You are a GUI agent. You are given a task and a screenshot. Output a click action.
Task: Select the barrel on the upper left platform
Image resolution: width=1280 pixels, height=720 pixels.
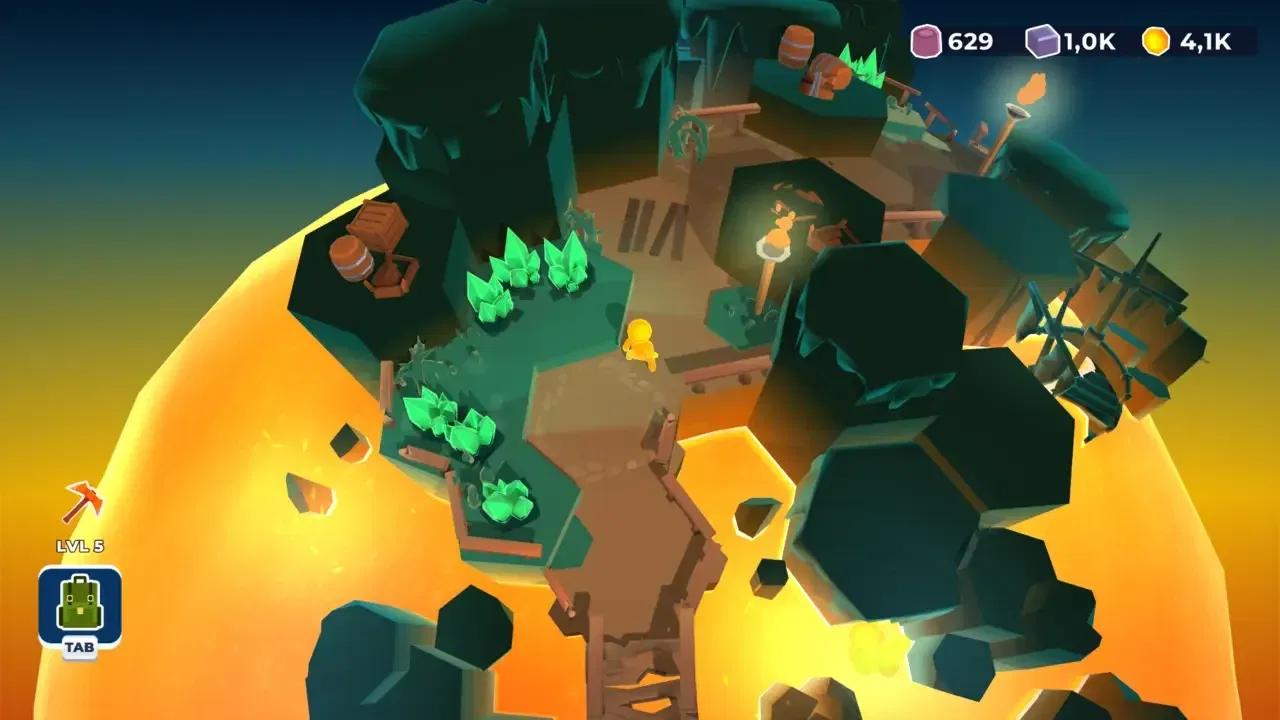click(x=349, y=262)
